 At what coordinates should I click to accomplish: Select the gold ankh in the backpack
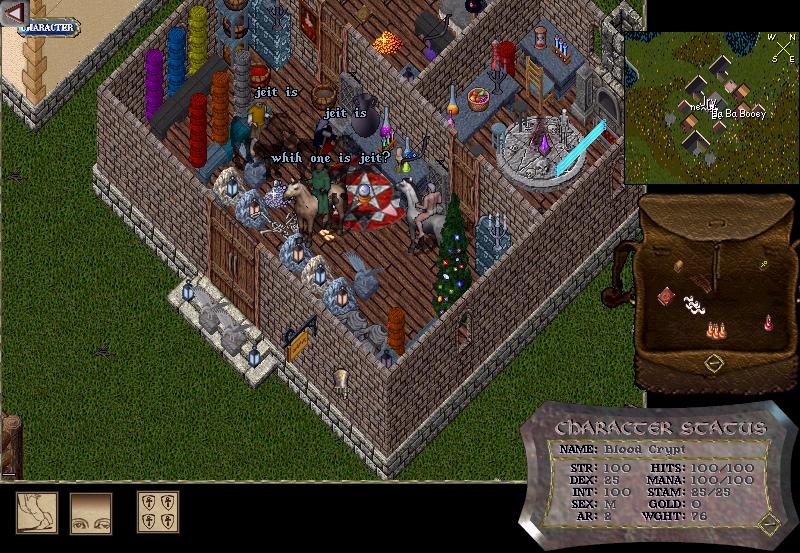point(763,265)
